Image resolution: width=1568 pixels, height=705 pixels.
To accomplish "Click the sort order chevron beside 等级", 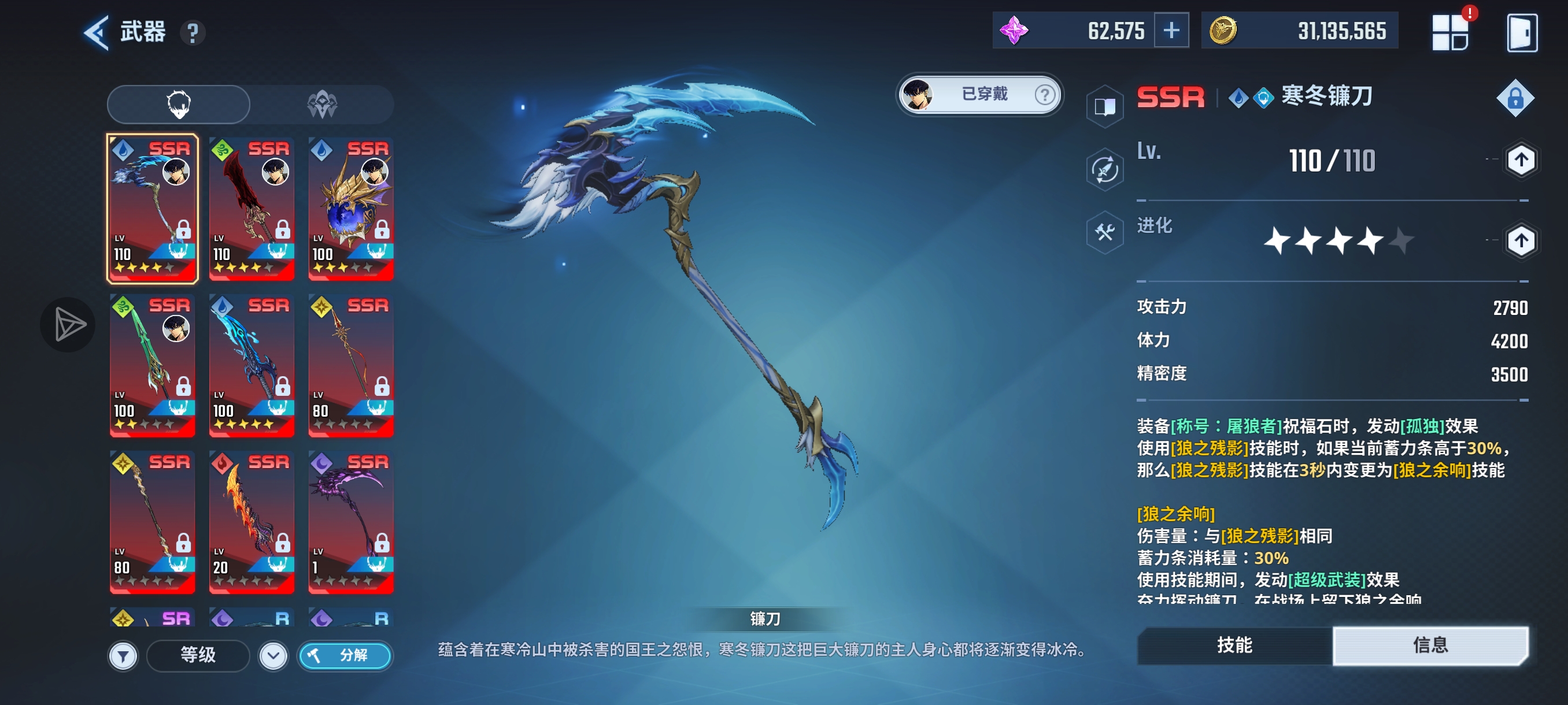I will (x=275, y=656).
